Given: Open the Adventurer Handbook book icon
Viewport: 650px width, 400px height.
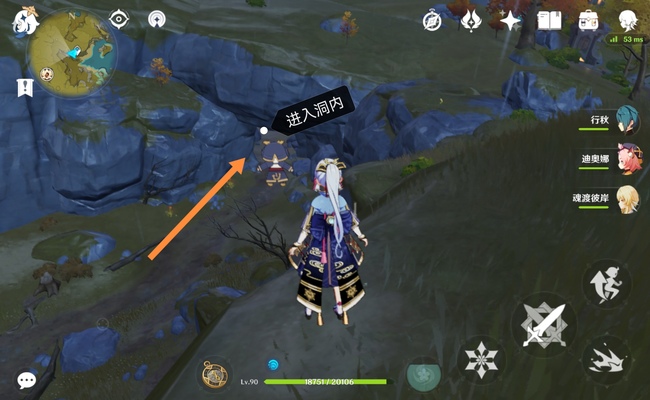Looking at the screenshot, I should (x=549, y=20).
